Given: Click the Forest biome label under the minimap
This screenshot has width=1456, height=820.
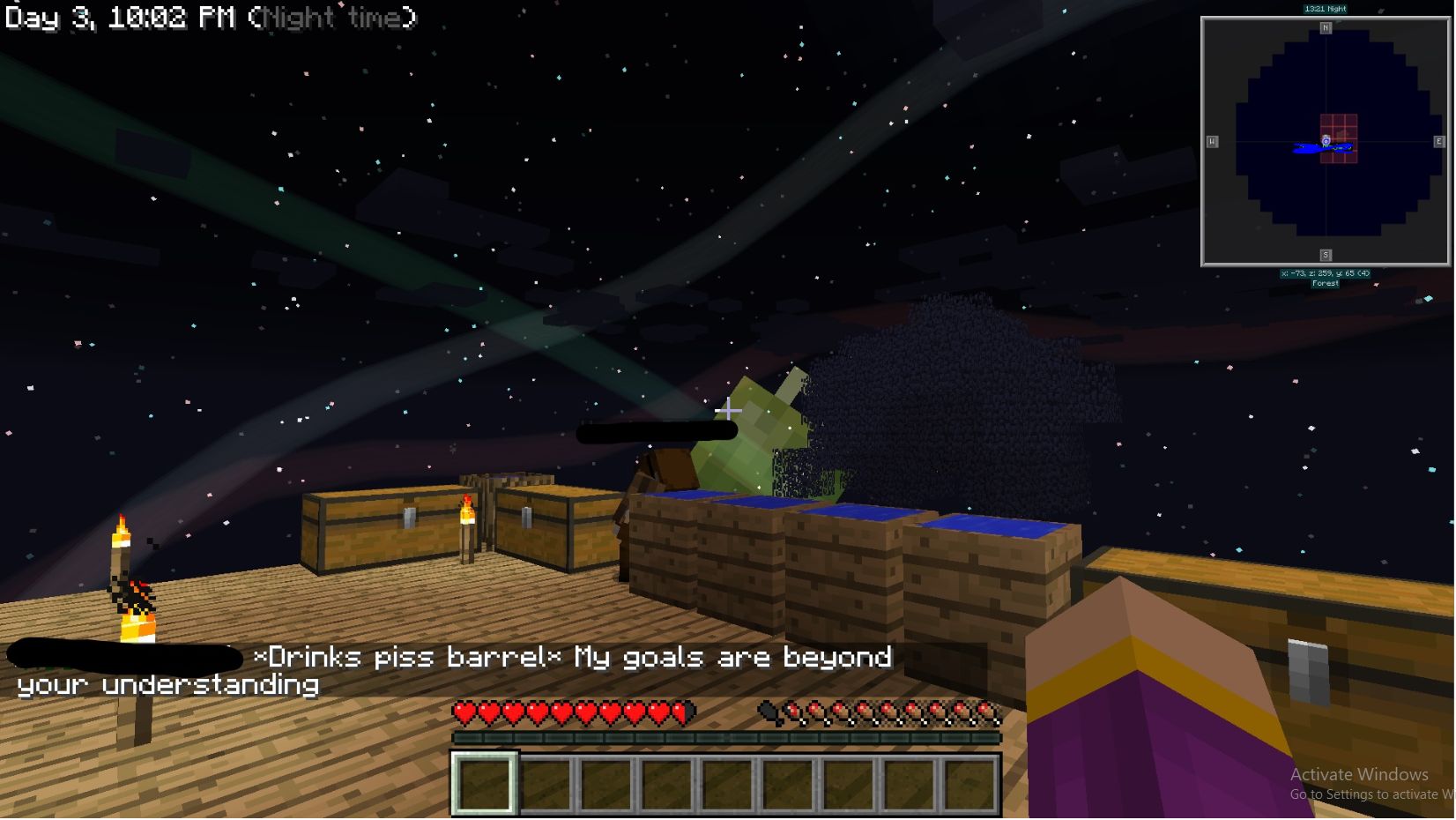Looking at the screenshot, I should click(x=1326, y=283).
